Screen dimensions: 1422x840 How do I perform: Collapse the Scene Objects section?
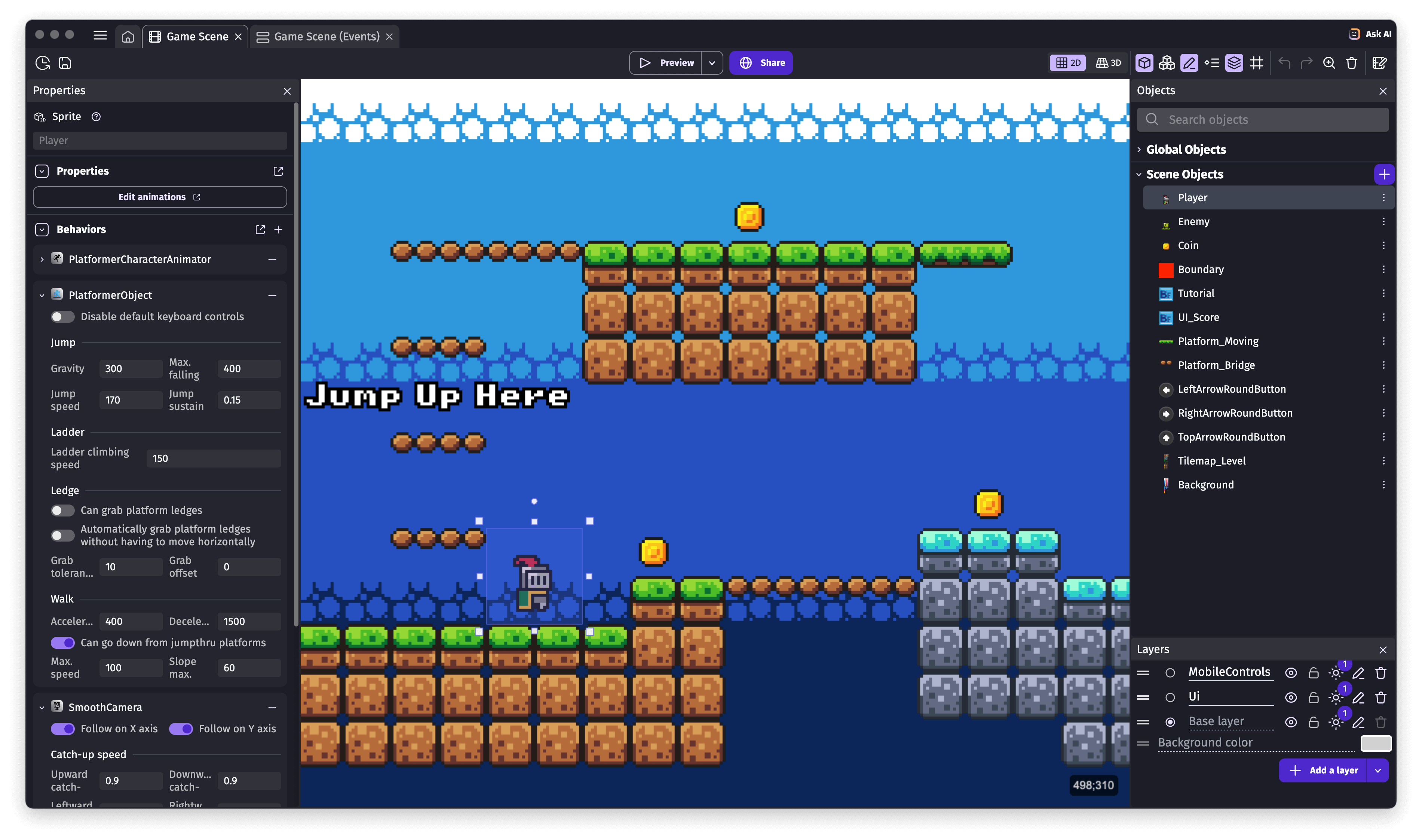coord(1138,174)
